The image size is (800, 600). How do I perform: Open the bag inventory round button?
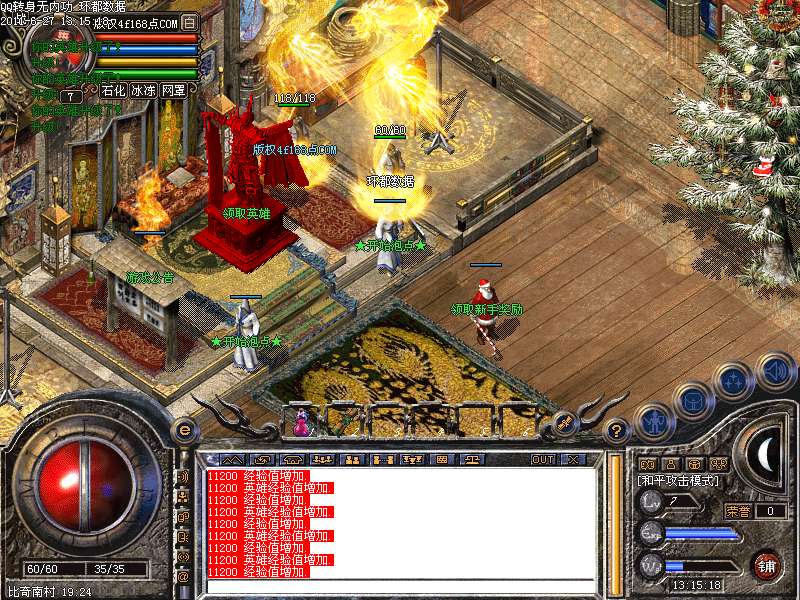tap(692, 402)
